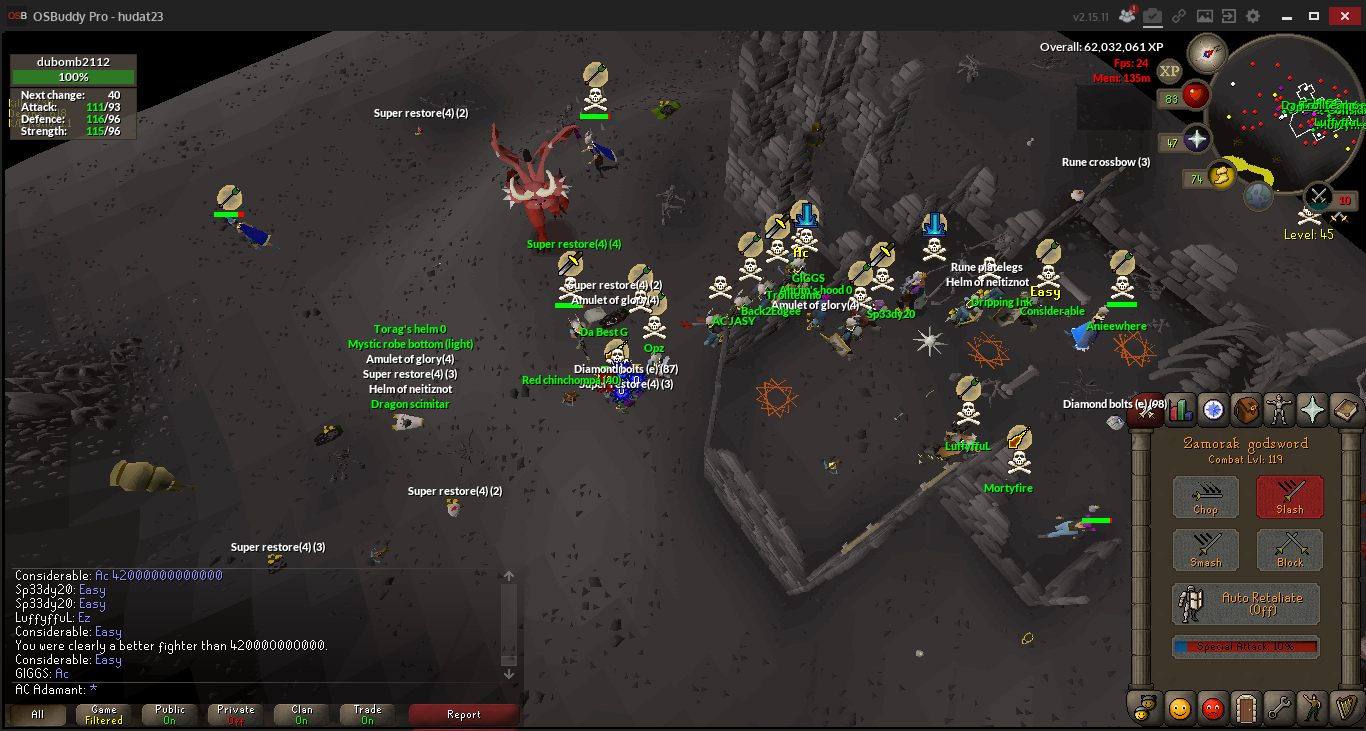
Task: Toggle the XP tracker orb
Action: pos(1169,71)
